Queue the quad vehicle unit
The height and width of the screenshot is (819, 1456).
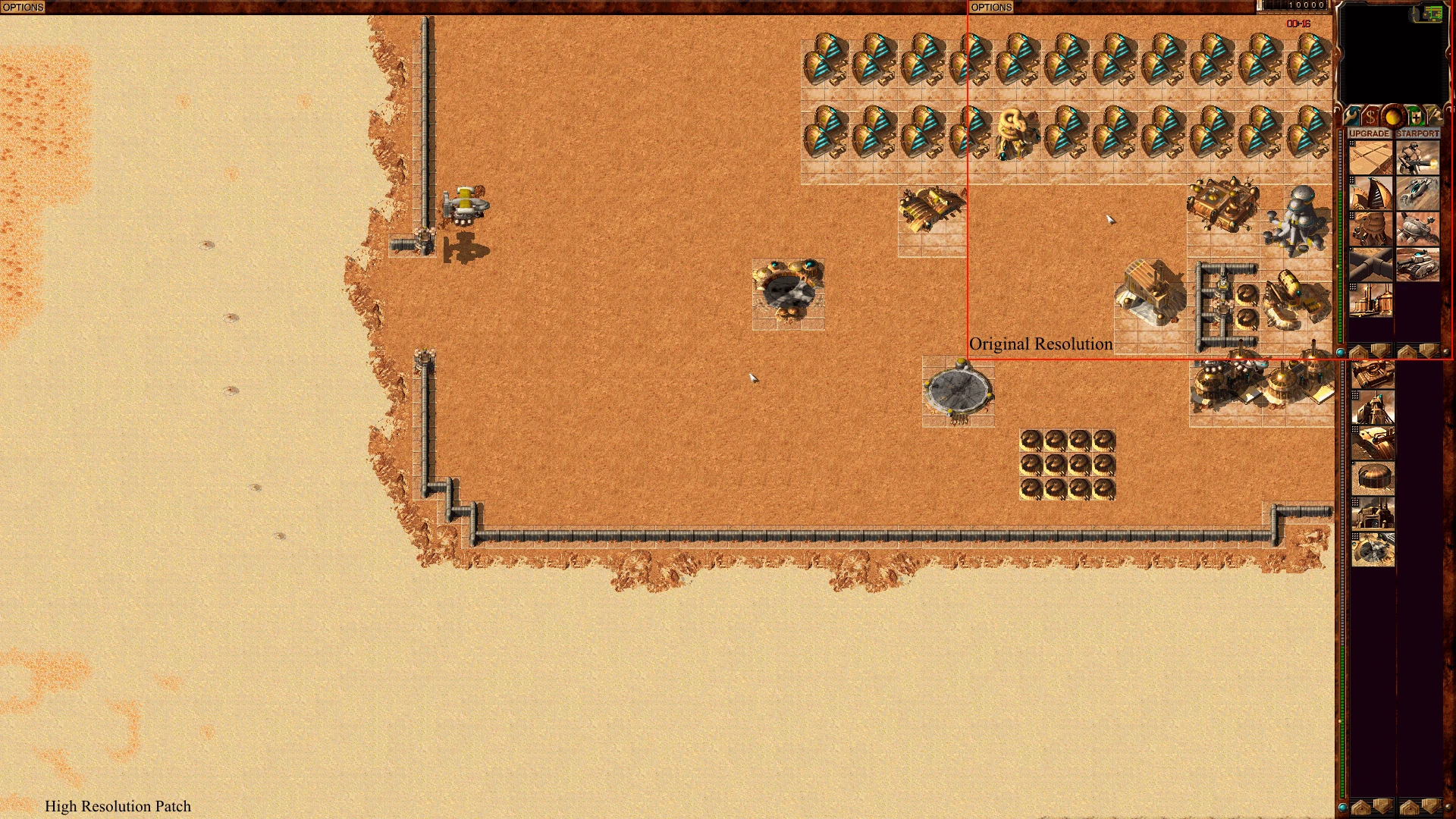[x=1418, y=229]
